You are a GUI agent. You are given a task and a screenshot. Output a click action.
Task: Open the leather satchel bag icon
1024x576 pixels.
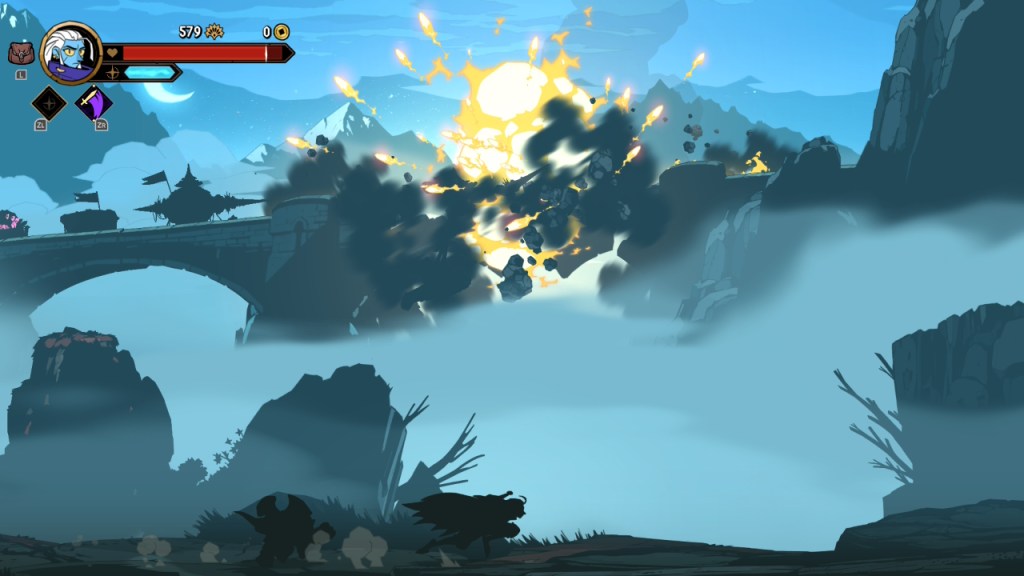click(x=20, y=54)
